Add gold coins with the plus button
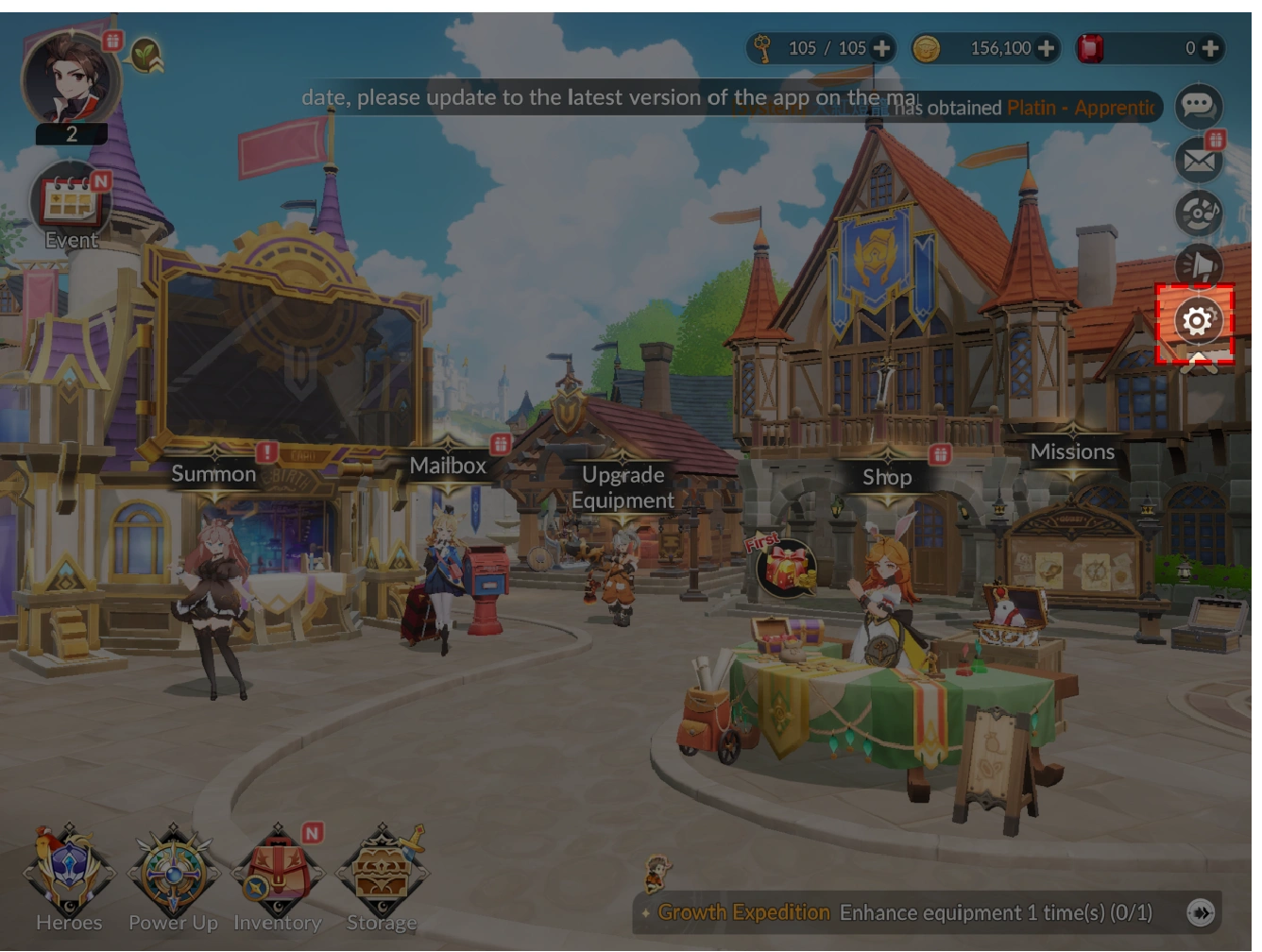This screenshot has height=952, width=1262. coord(1046,48)
